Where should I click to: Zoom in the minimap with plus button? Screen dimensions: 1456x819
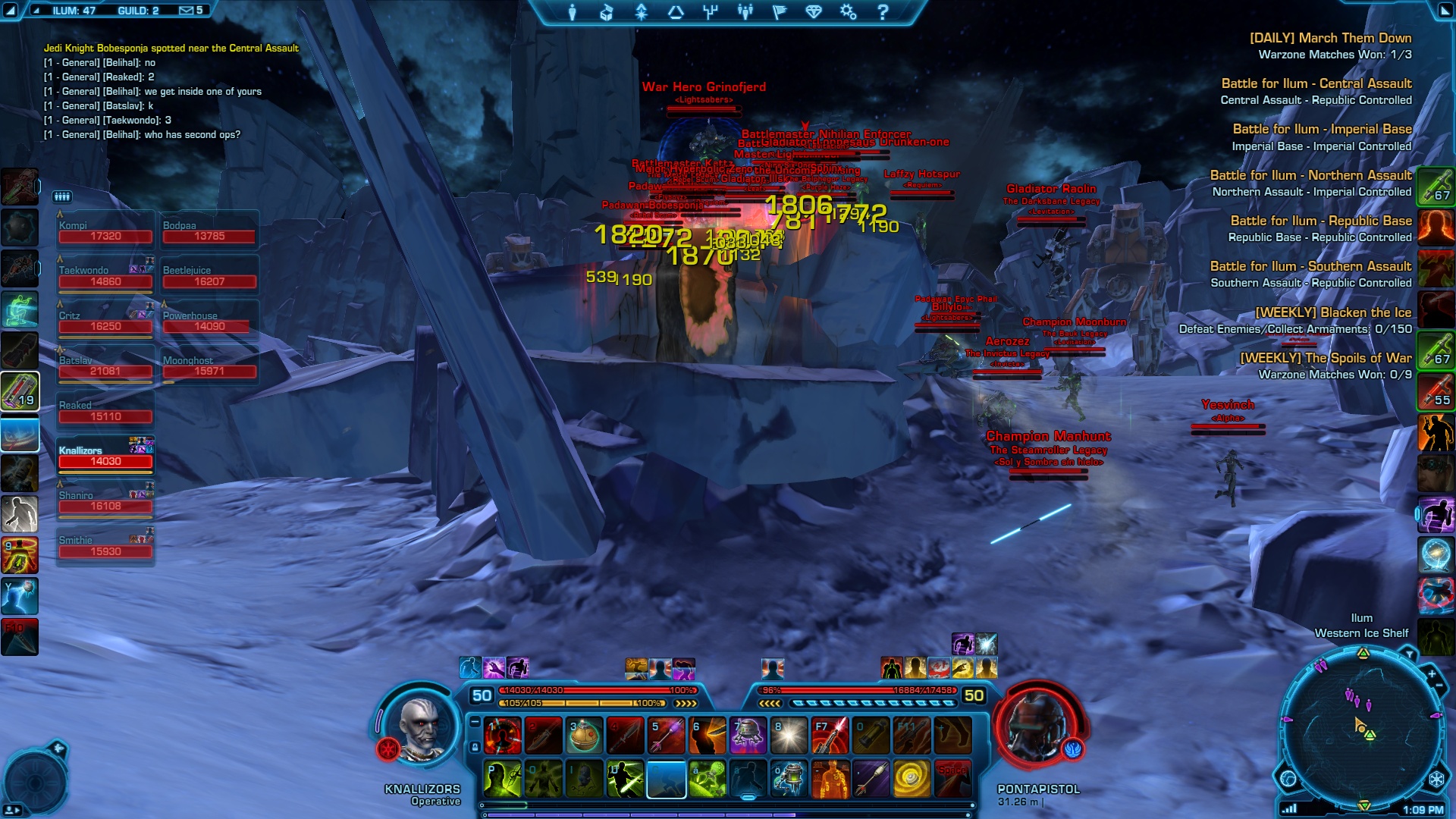point(1432,674)
